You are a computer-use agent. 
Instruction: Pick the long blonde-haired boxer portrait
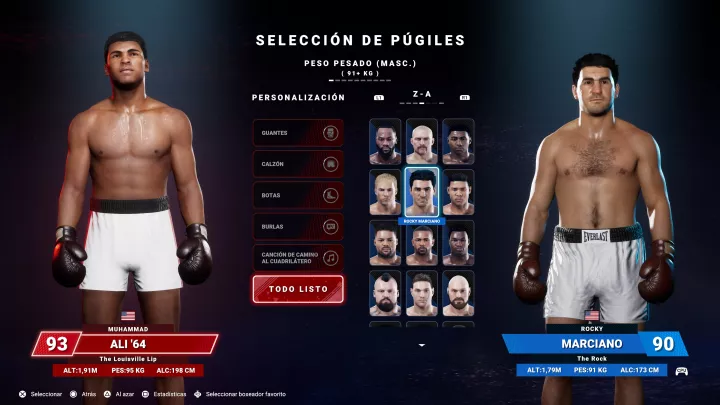(x=385, y=192)
